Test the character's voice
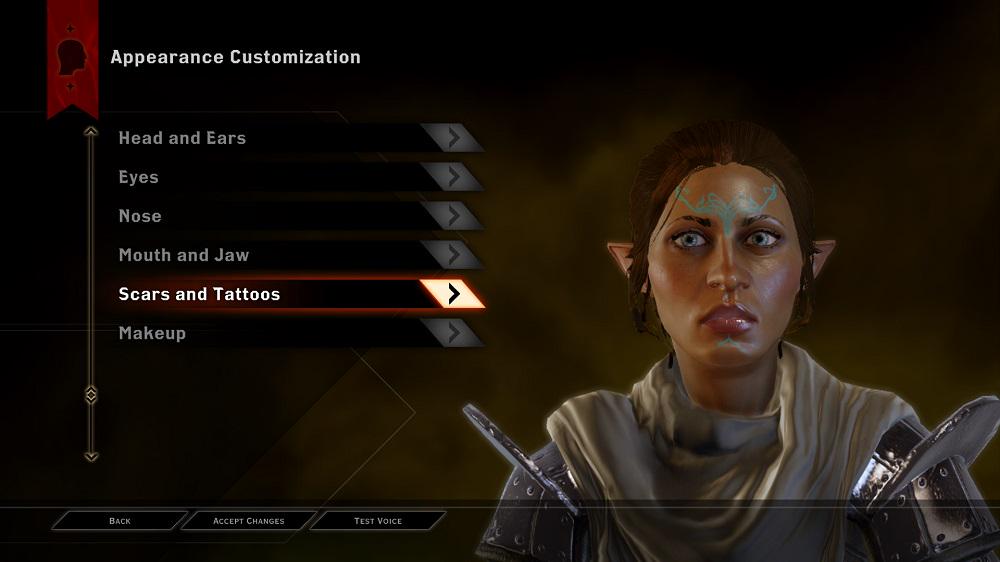This screenshot has width=1000, height=562. pos(378,521)
